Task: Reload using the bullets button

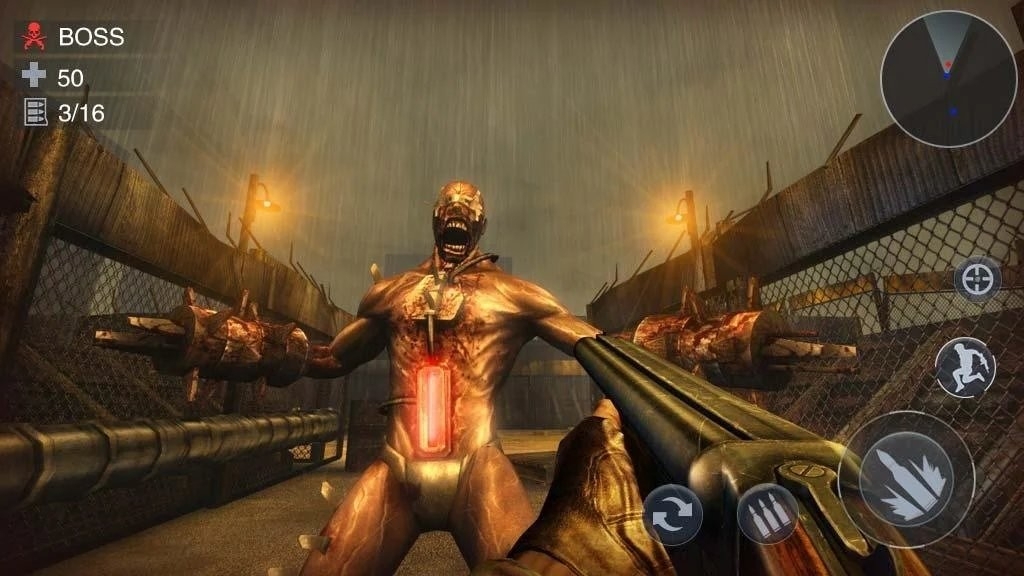Action: tap(767, 514)
